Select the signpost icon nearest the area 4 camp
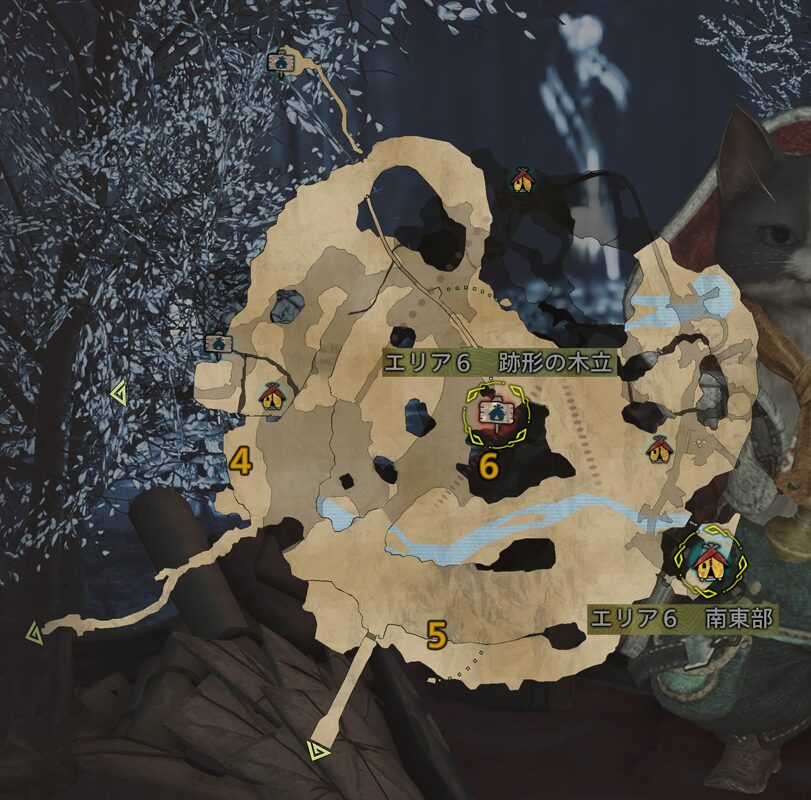 point(215,344)
